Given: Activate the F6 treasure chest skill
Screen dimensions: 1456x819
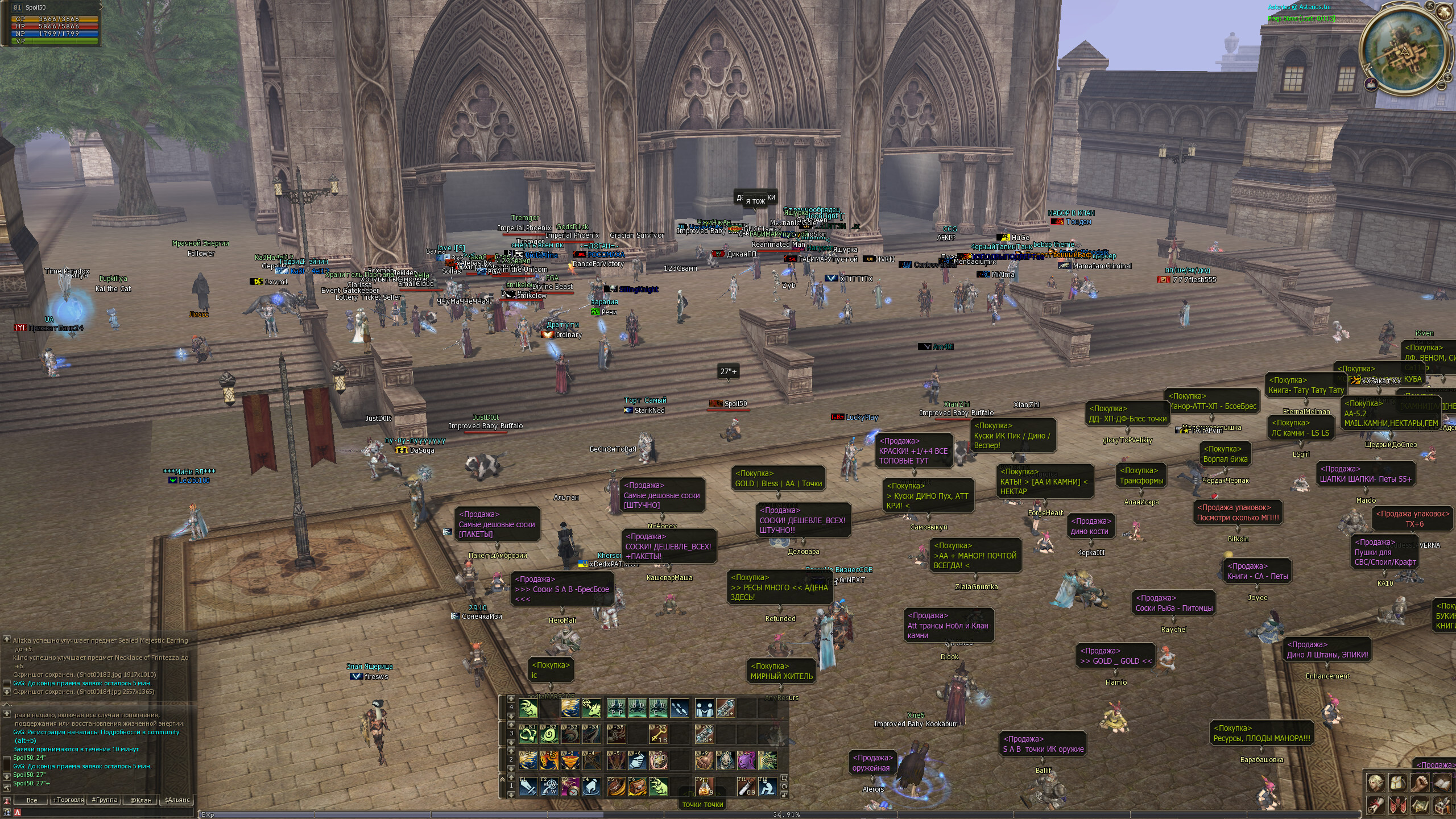Looking at the screenshot, I should 637,787.
